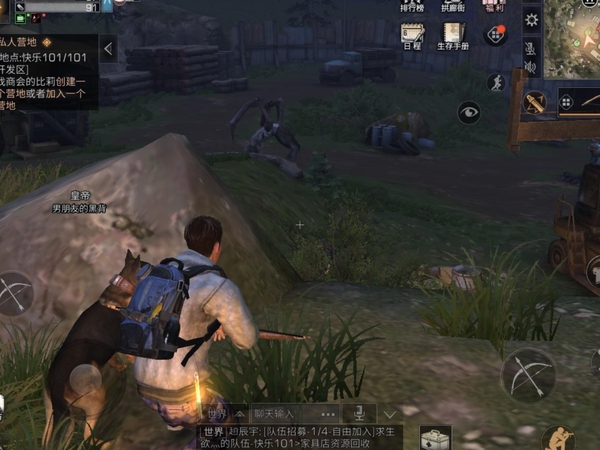Open the grid menu with red notification
Viewport: 600px width, 450px height.
(x=494, y=35)
